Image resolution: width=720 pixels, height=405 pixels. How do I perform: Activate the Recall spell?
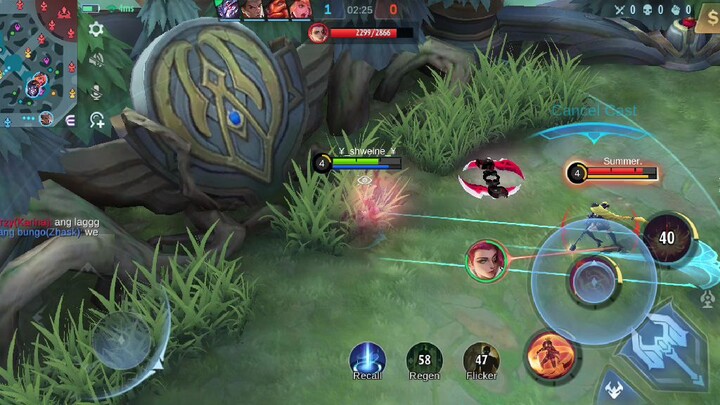pos(367,359)
